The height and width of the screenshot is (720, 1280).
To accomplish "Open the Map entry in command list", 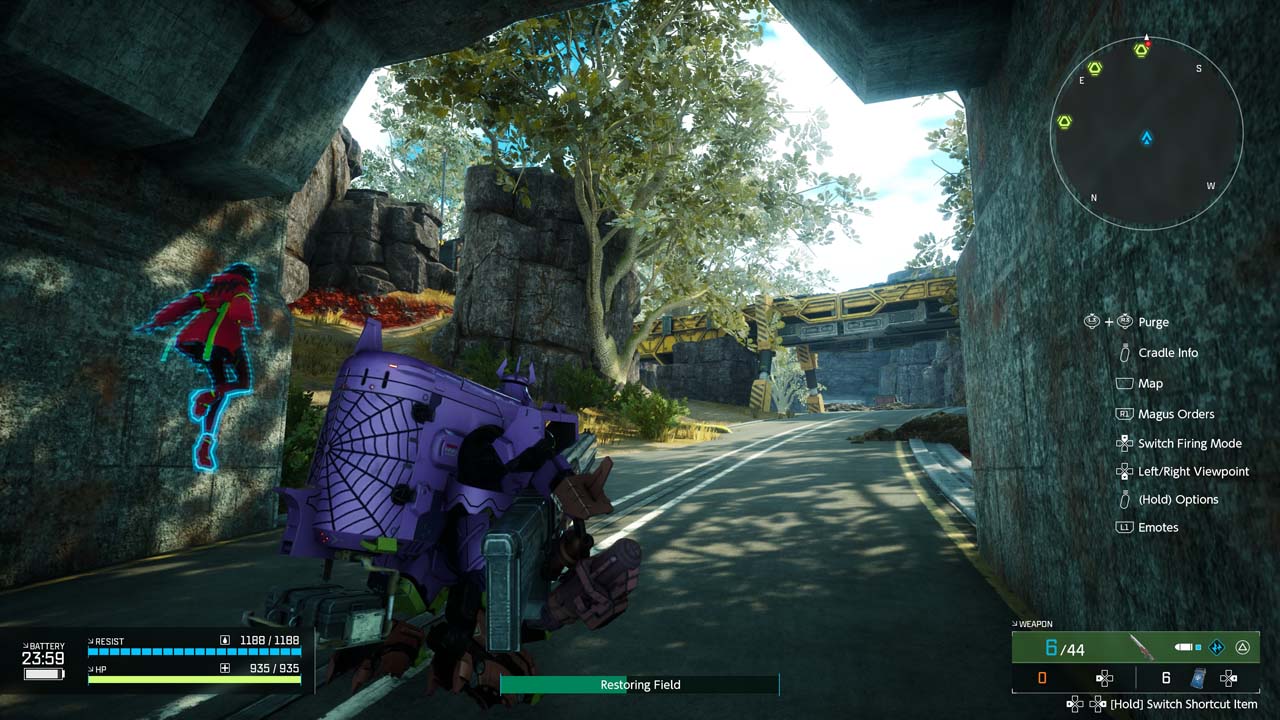I will 1150,383.
